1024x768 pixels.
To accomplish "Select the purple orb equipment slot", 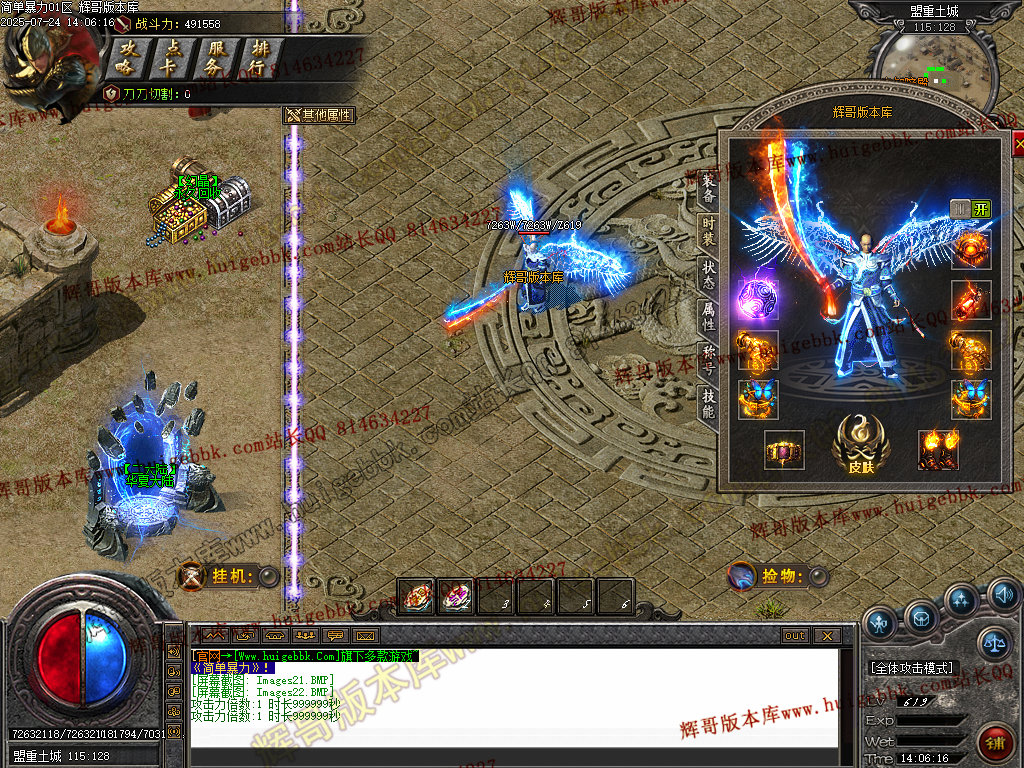I will pos(758,300).
